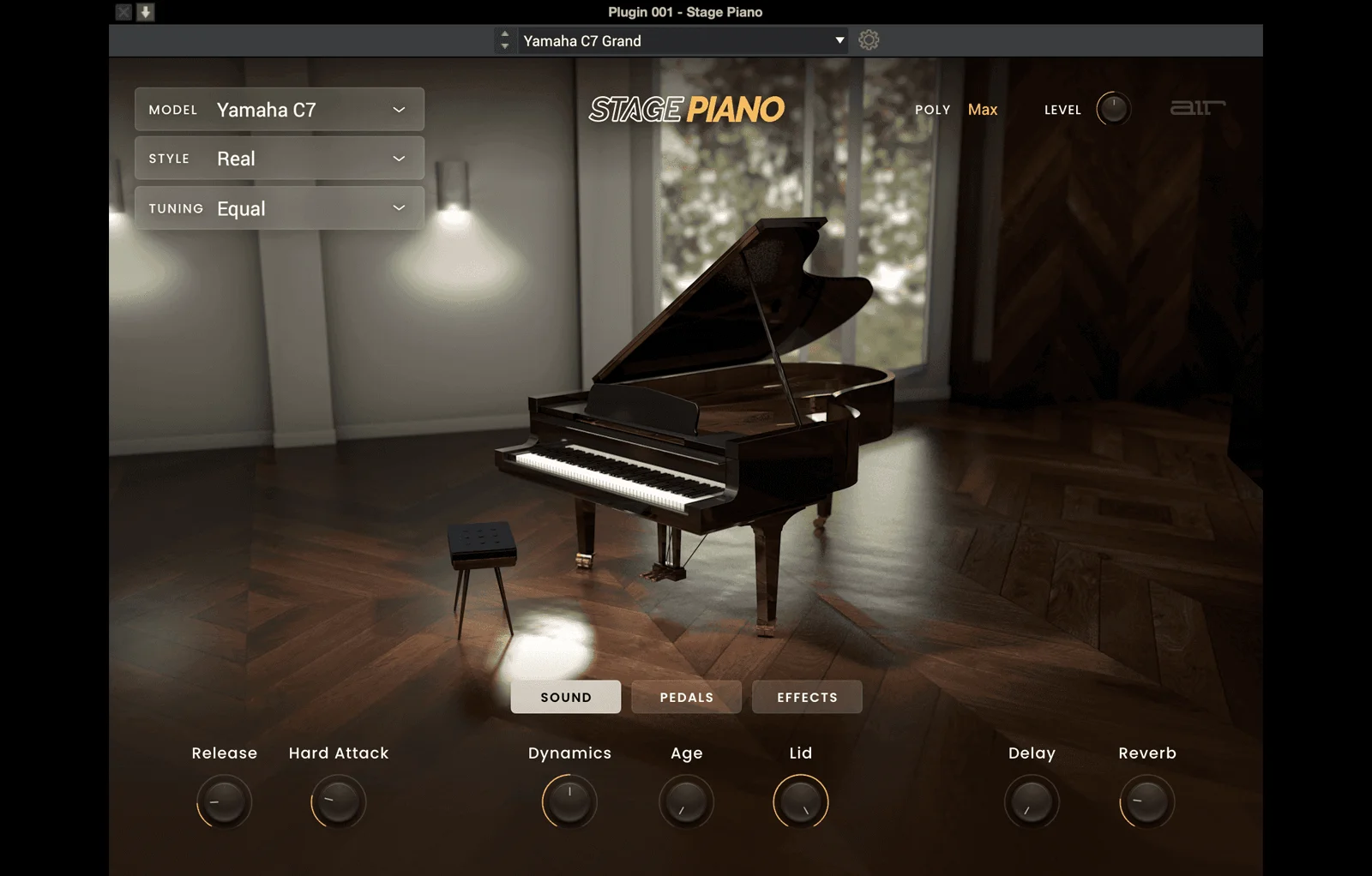The width and height of the screenshot is (1372, 876).
Task: Switch to the Pedals section
Action: 686,697
